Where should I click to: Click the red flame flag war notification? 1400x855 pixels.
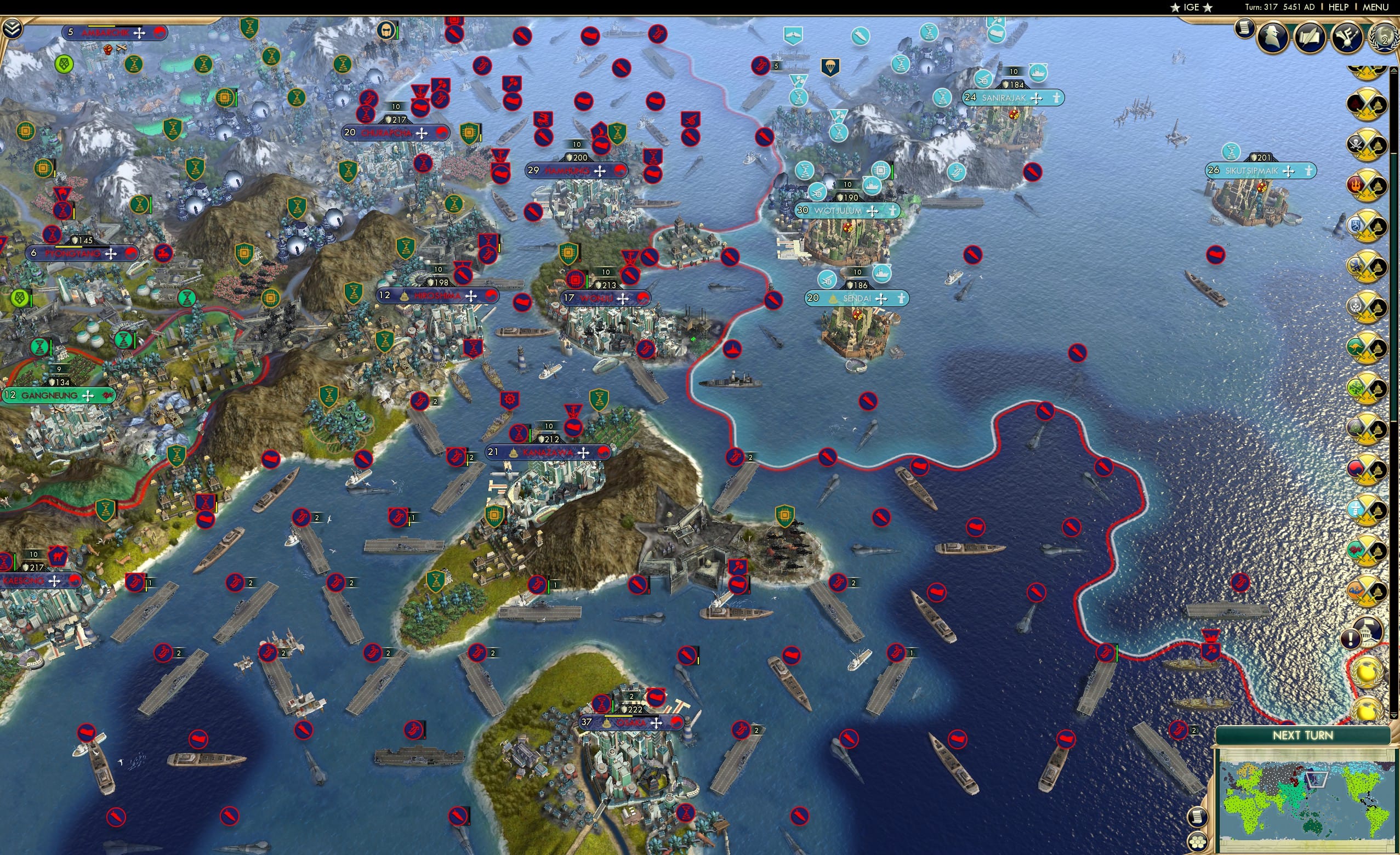[1365, 186]
